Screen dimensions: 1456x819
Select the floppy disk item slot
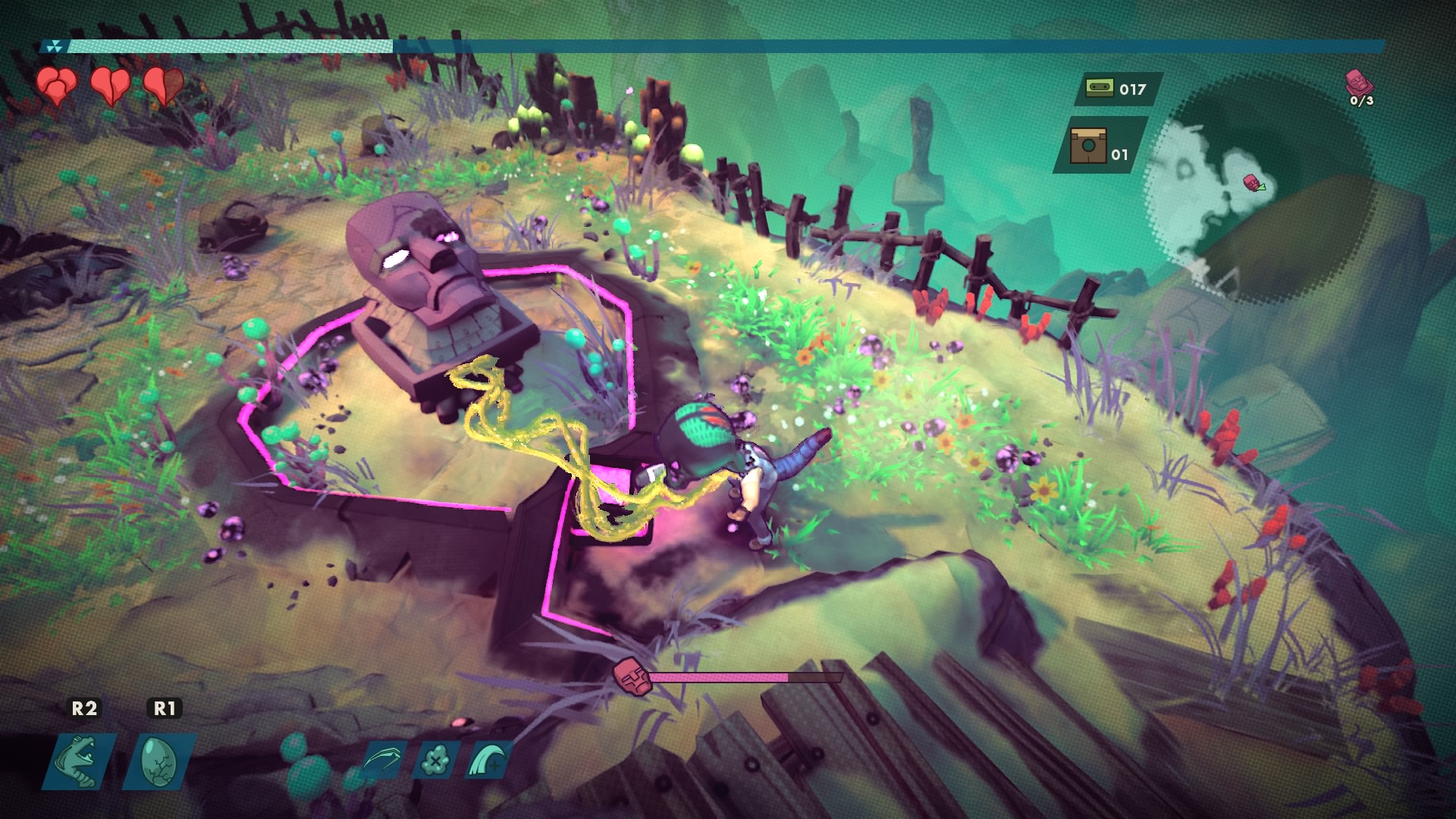tap(1088, 146)
